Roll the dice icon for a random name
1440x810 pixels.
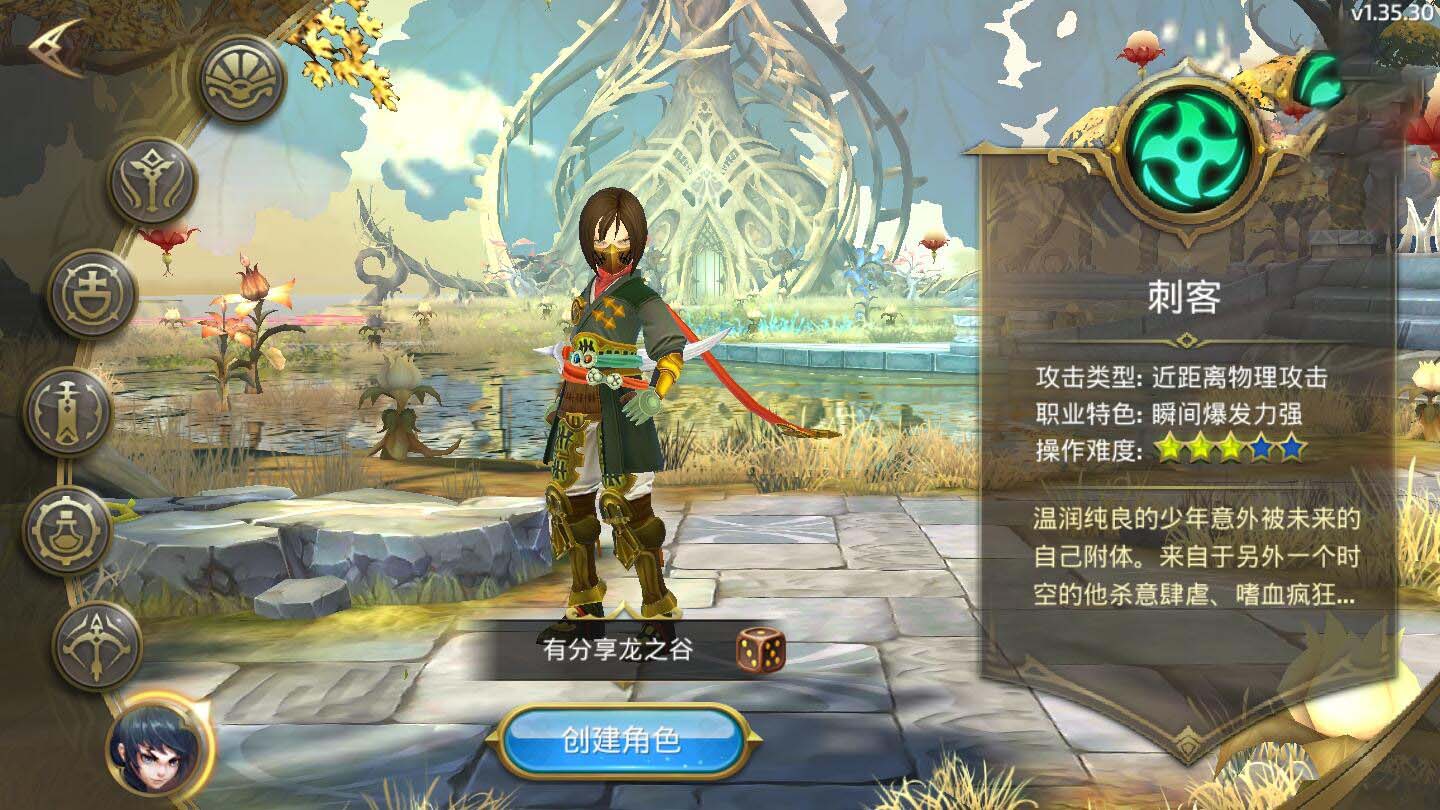(x=762, y=651)
